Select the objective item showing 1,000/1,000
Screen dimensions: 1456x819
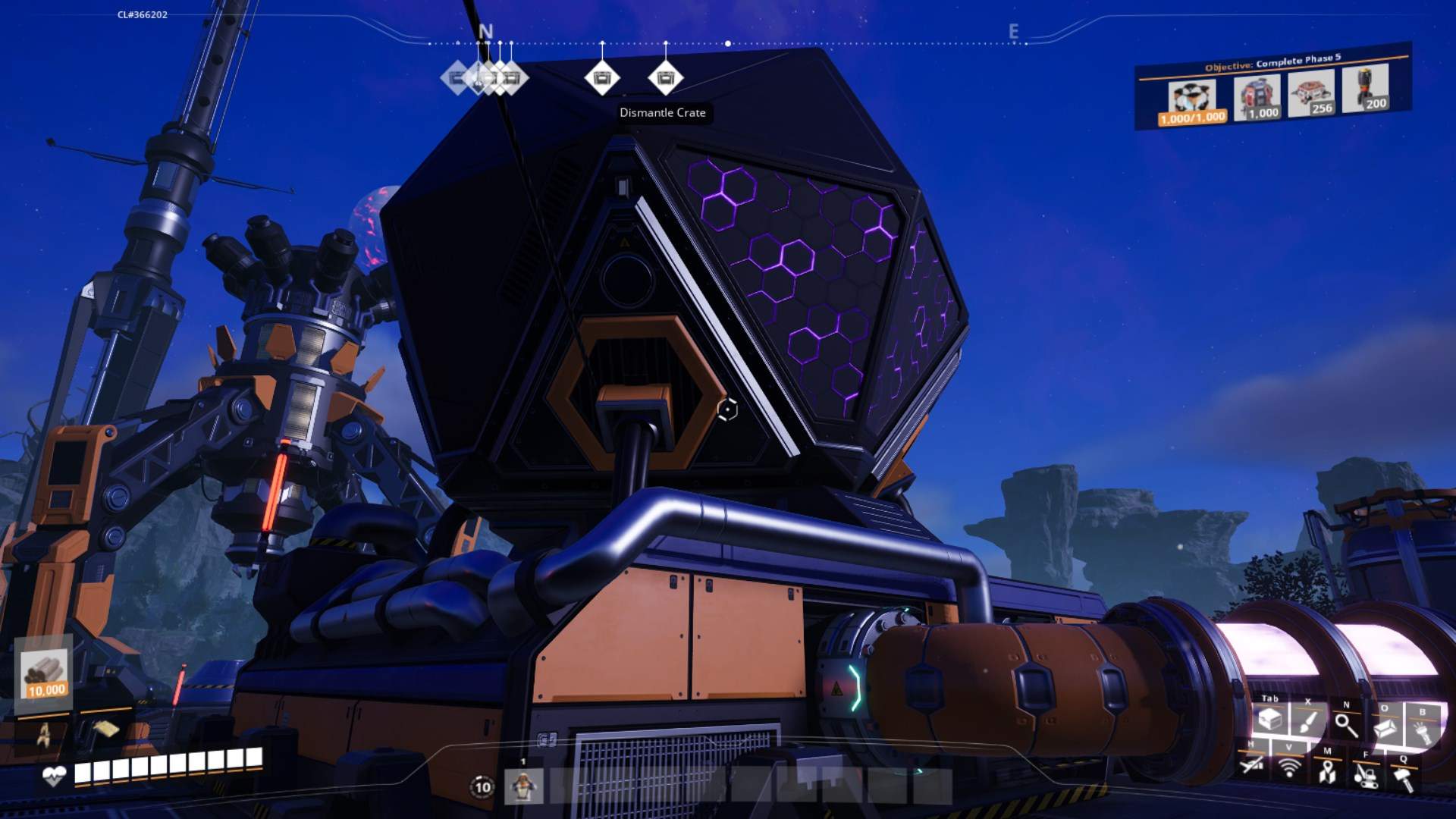[1191, 103]
